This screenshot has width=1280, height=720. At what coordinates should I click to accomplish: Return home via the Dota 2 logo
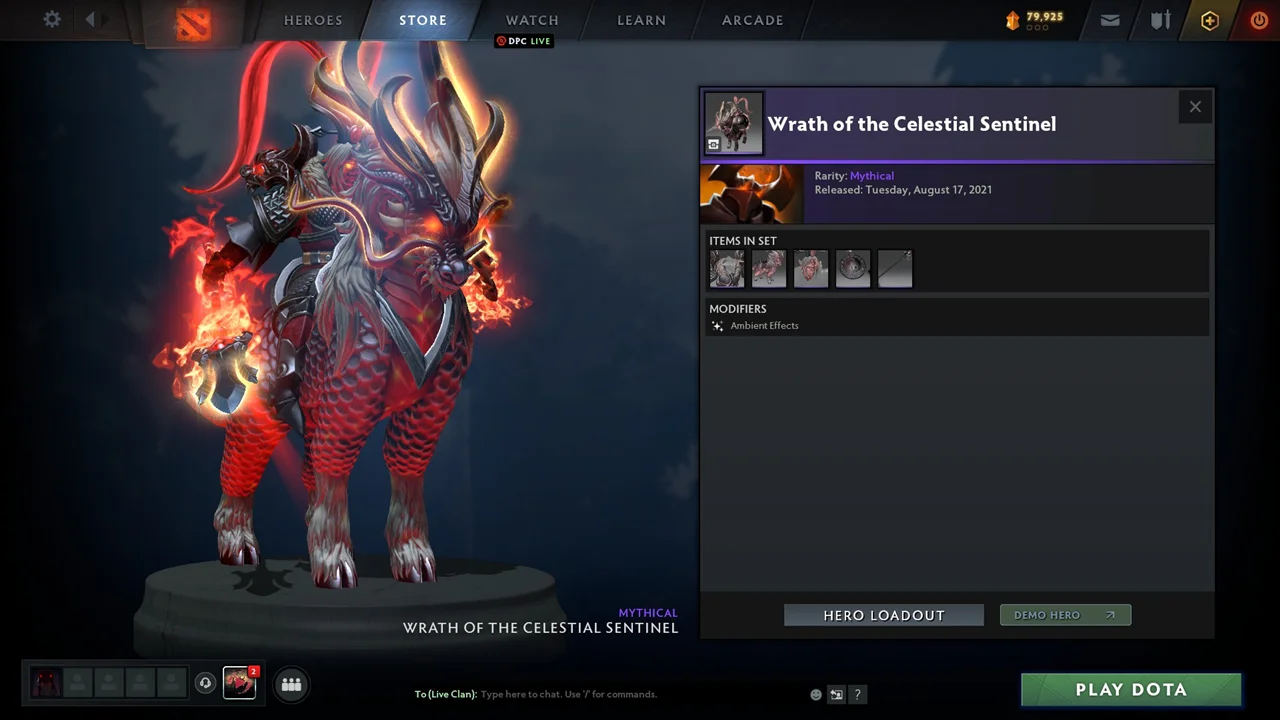(193, 23)
